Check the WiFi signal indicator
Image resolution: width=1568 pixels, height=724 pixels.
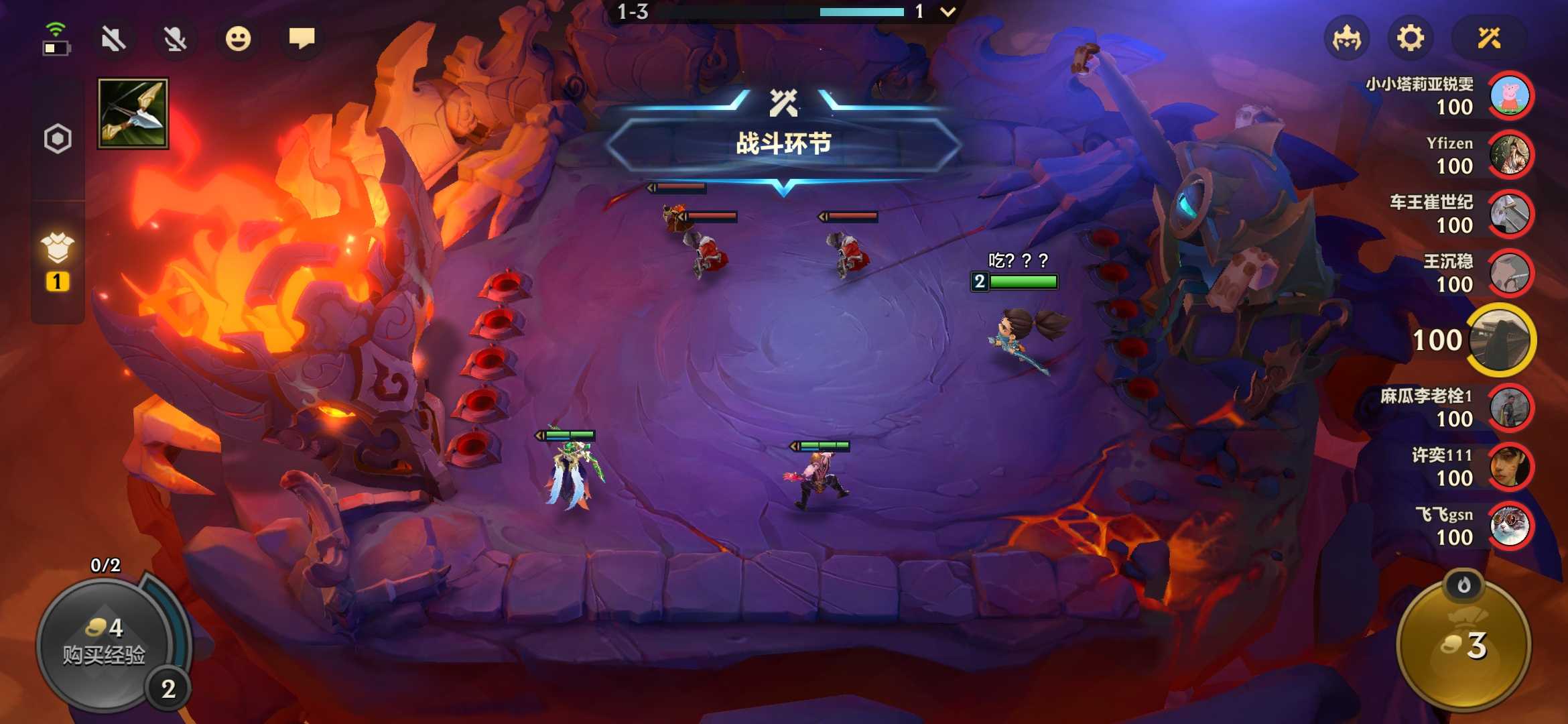pos(57,28)
